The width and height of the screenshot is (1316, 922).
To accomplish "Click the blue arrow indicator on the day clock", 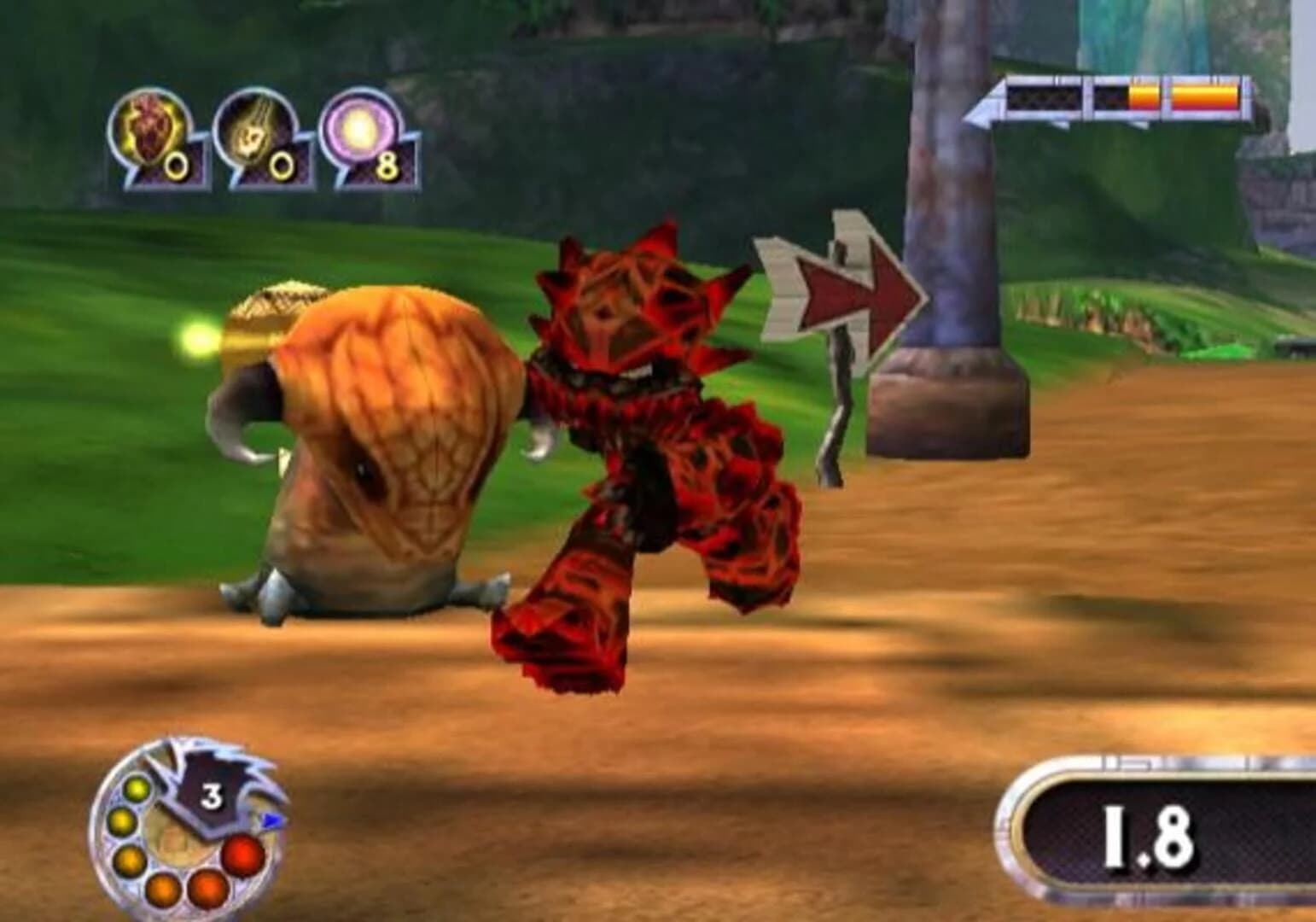I will [x=271, y=820].
